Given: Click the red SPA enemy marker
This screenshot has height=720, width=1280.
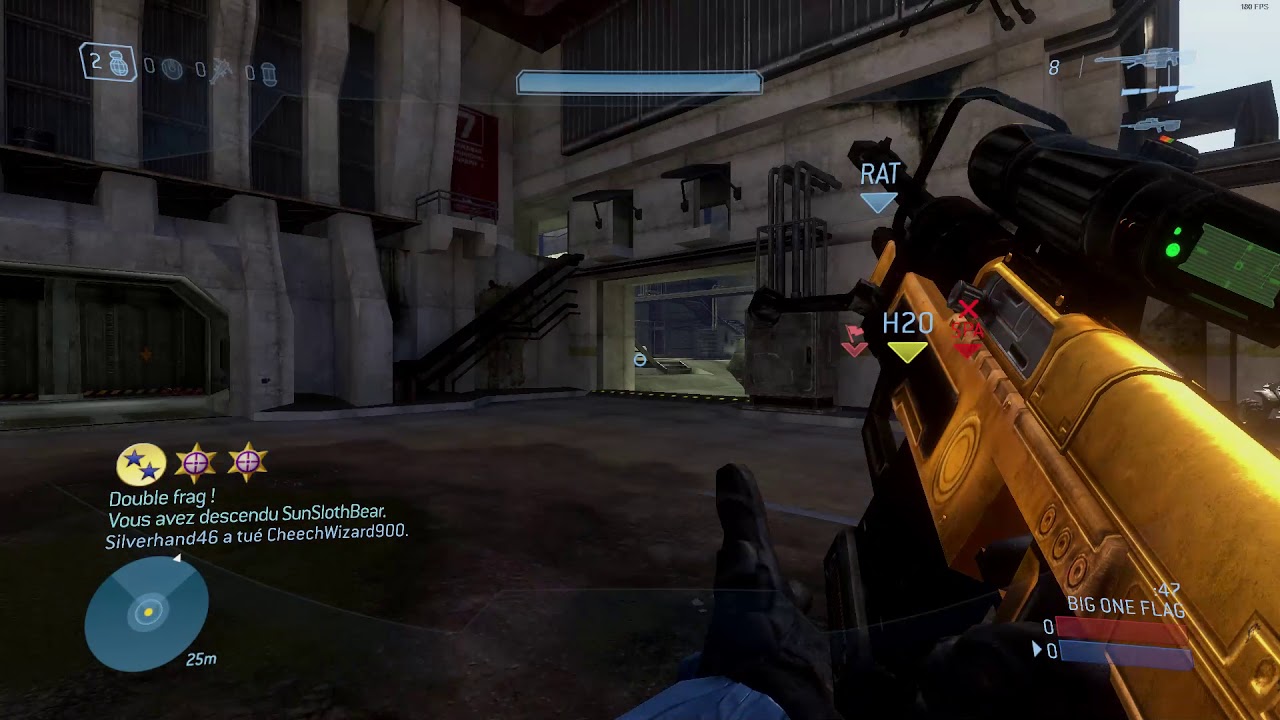Looking at the screenshot, I should 967,330.
